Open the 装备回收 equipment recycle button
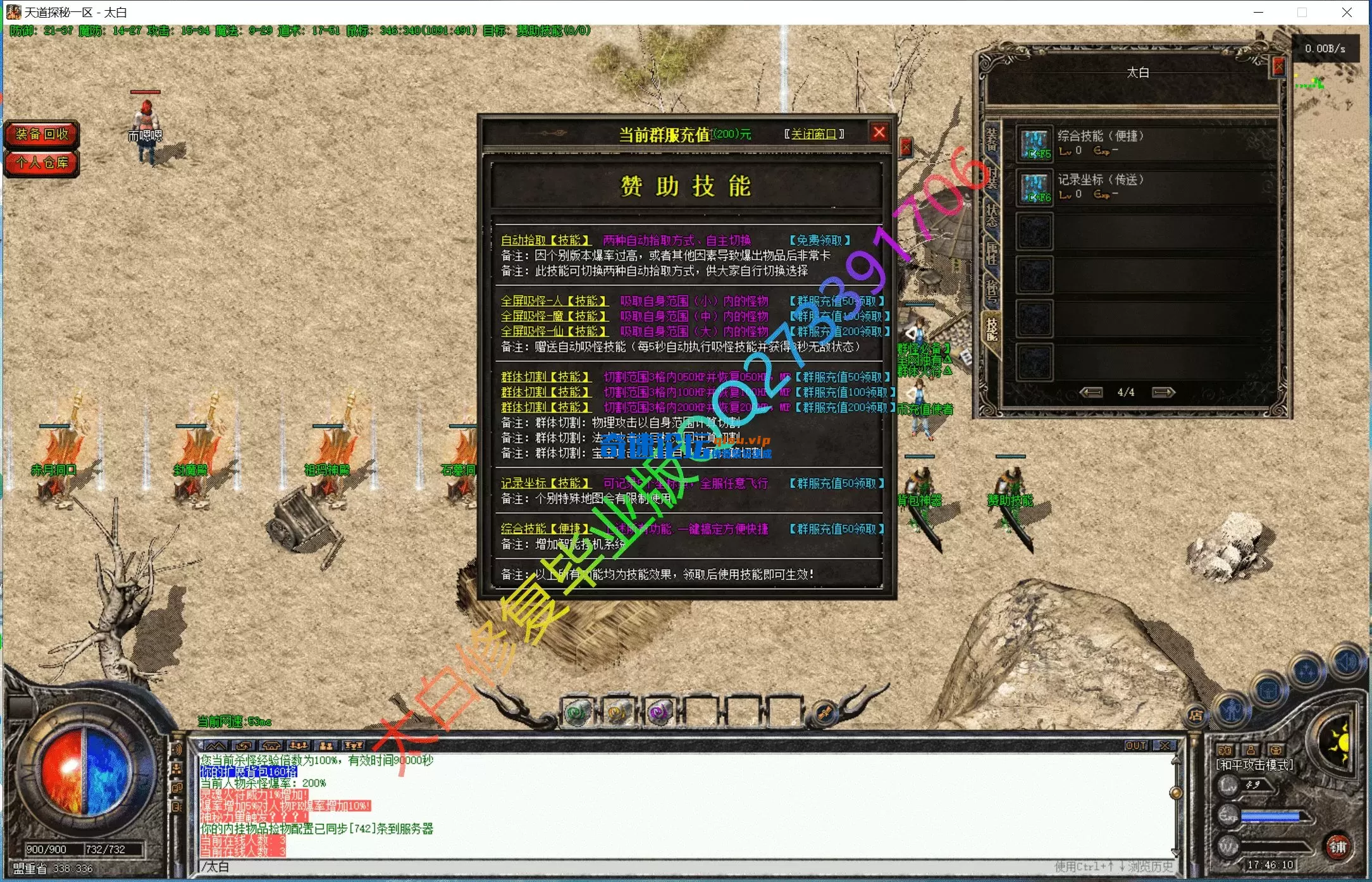This screenshot has height=882, width=1372. coord(42,134)
